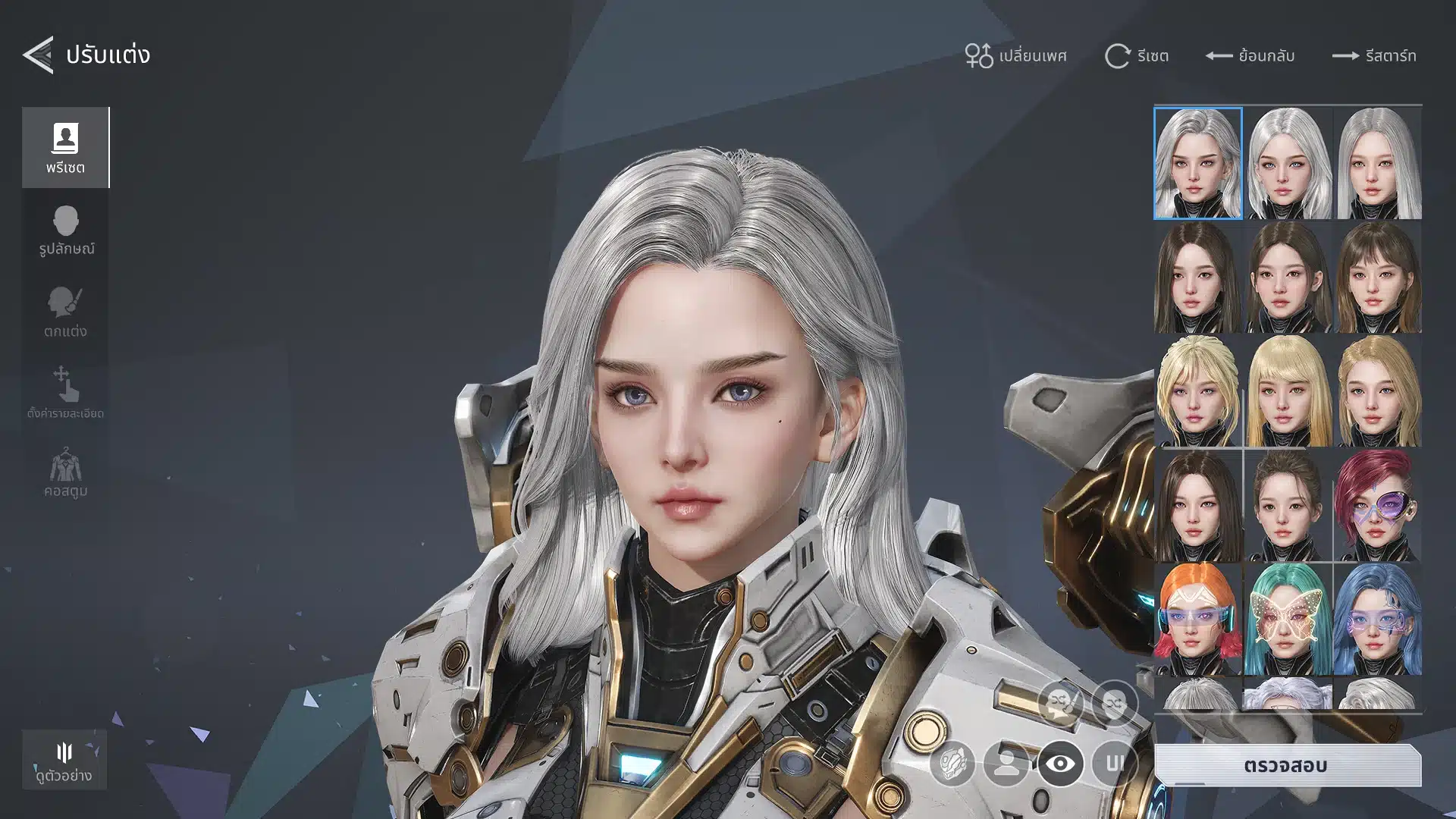Screen dimensions: 1456x819
Task: Confirm with the ตรวจสอบ button
Action: coord(1286,765)
